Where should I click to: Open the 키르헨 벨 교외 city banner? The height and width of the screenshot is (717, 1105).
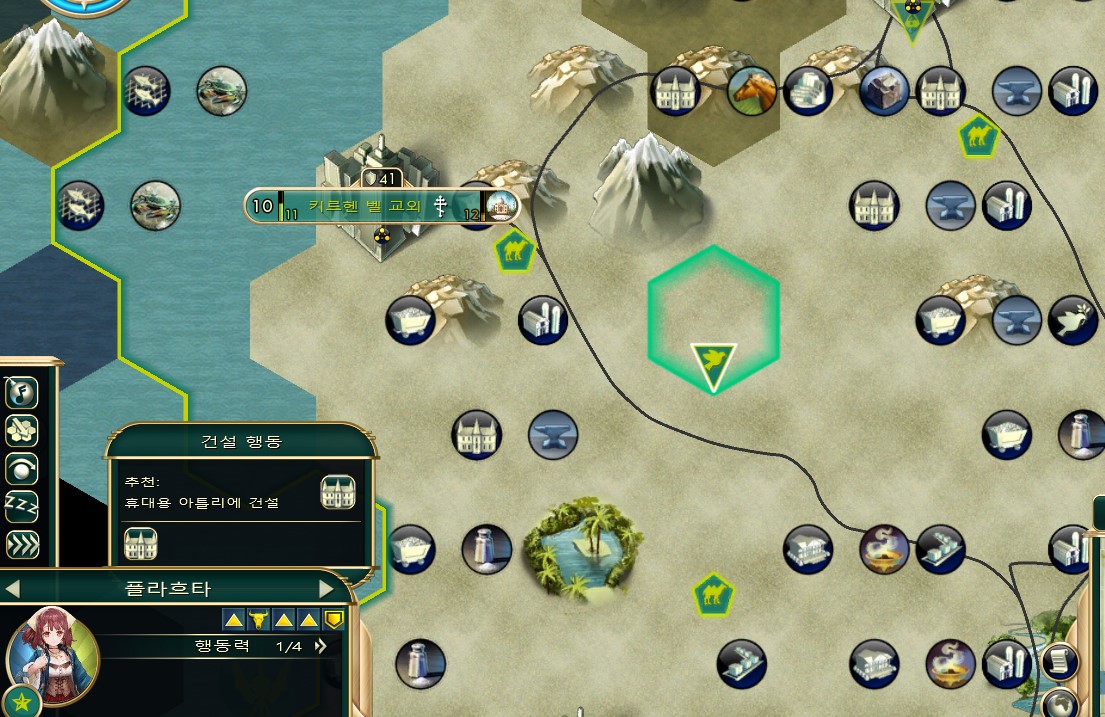click(x=380, y=207)
